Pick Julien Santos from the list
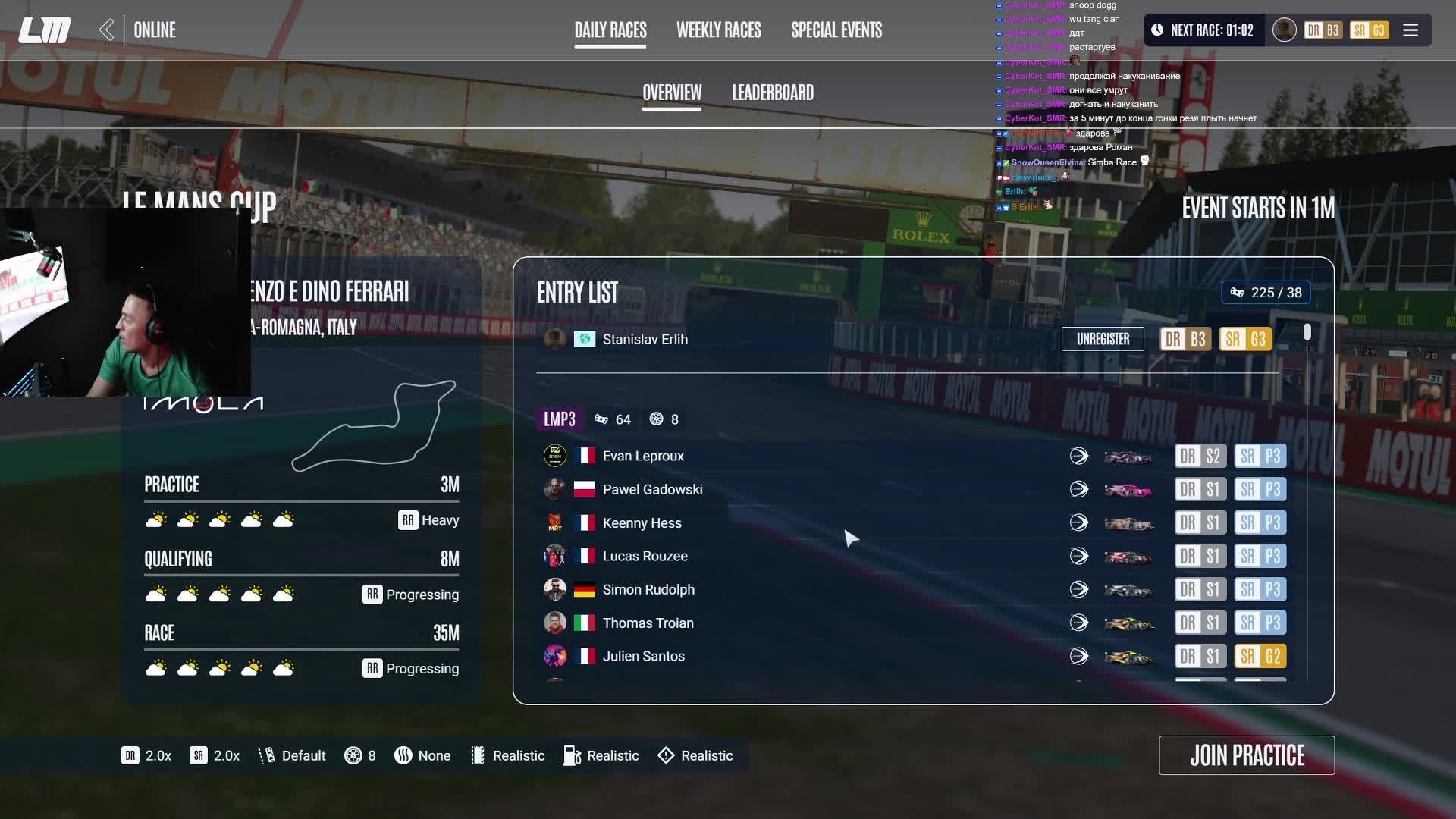Viewport: 1456px width, 819px height. [643, 656]
